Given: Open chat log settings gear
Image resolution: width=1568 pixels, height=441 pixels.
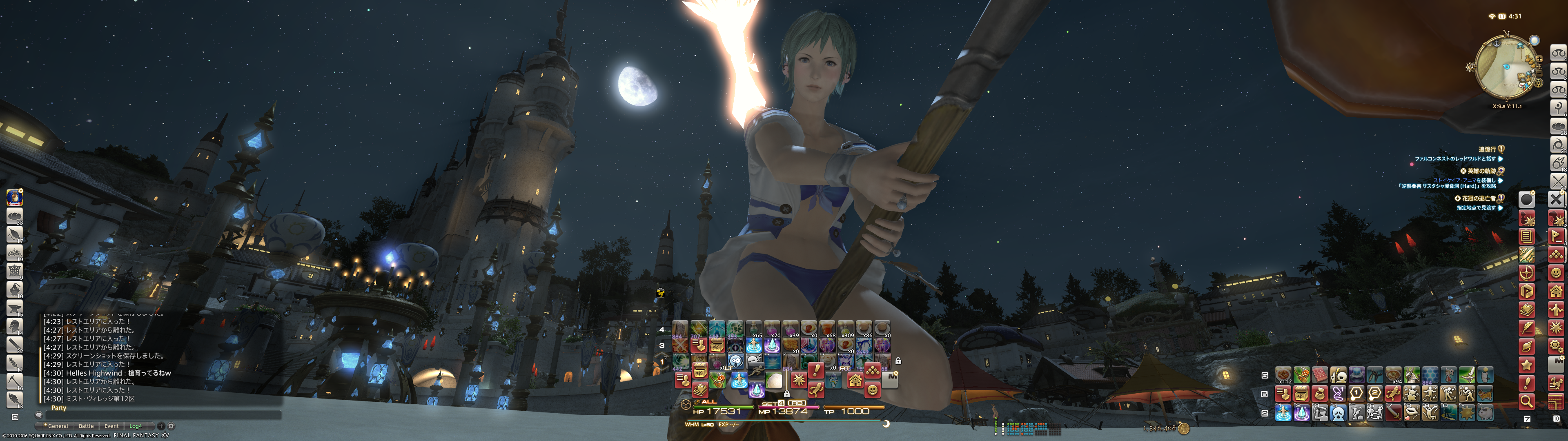Looking at the screenshot, I should click(171, 426).
